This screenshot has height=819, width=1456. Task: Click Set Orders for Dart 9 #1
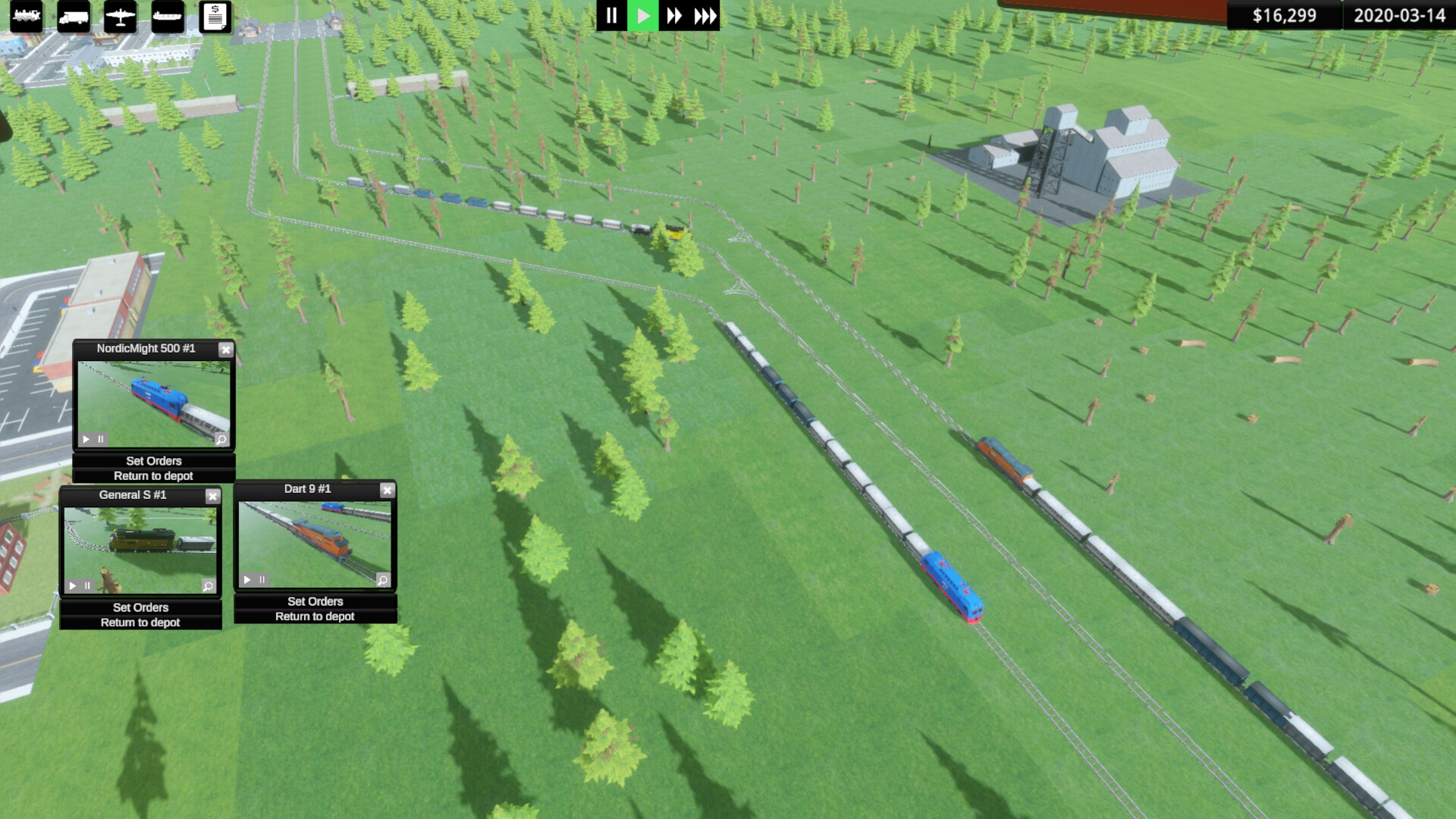(x=315, y=601)
